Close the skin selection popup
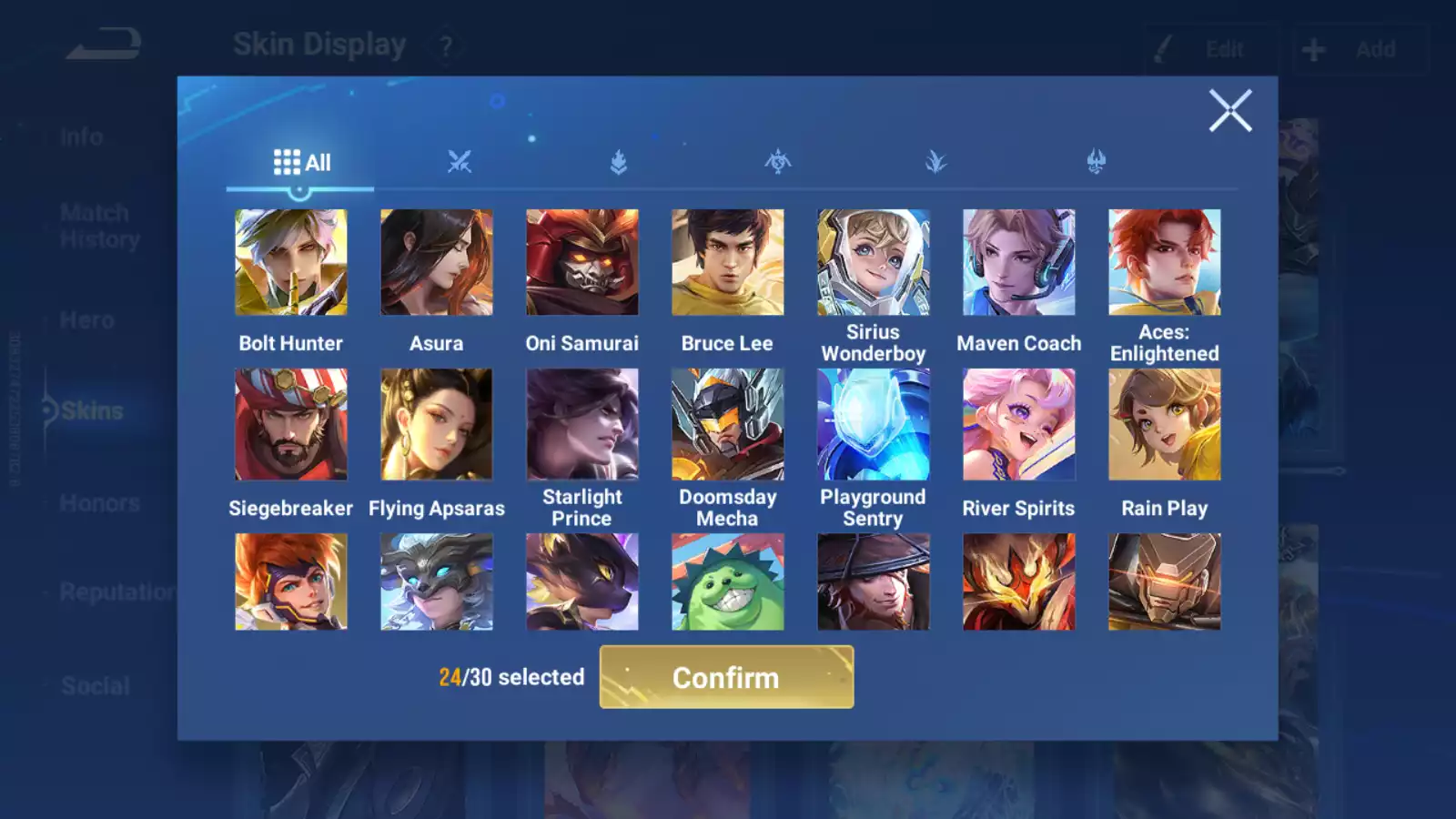 1230,111
